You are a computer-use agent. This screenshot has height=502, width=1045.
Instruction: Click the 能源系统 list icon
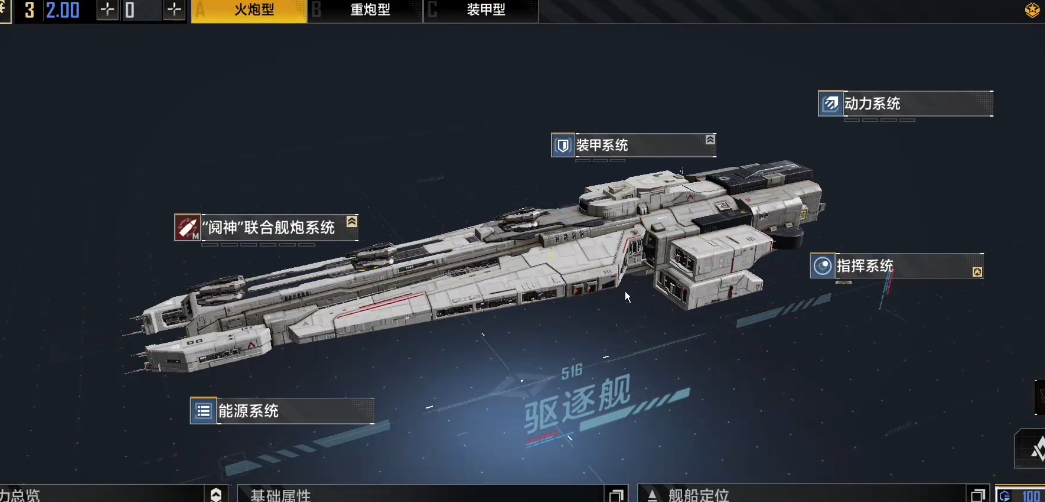[x=203, y=411]
